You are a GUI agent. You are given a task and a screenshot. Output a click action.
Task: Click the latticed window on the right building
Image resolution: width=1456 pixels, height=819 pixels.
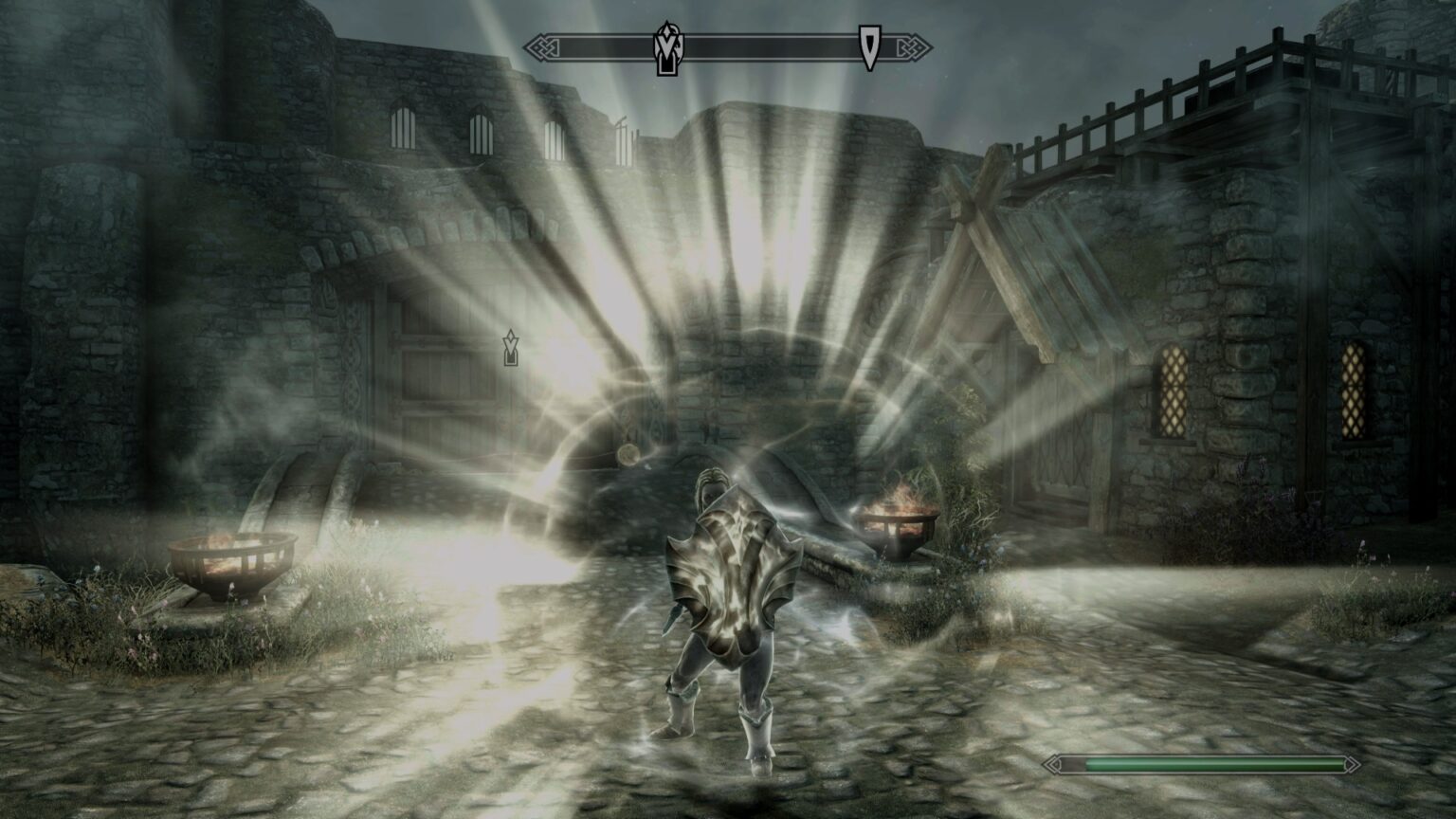[1173, 393]
